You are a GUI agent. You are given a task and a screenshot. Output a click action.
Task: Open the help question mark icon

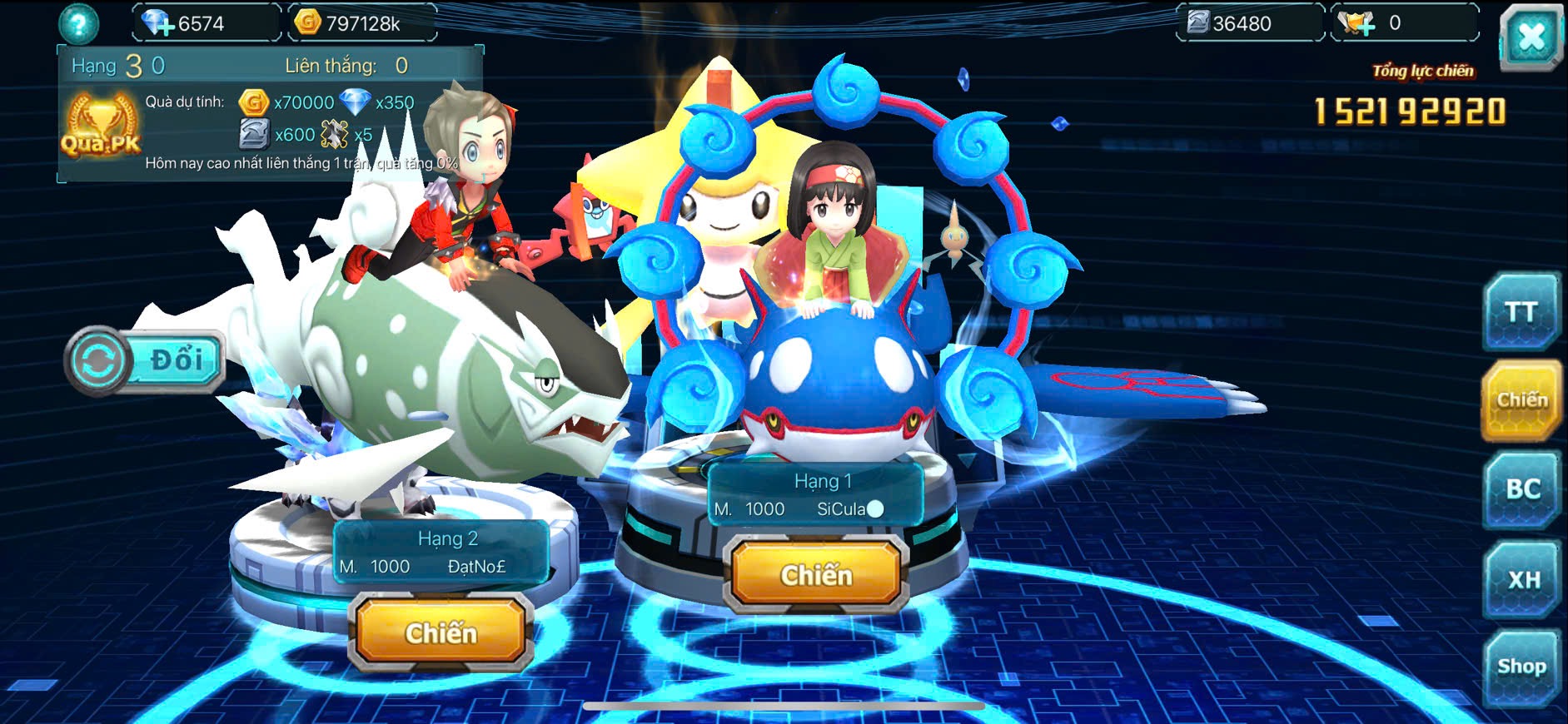(x=78, y=24)
